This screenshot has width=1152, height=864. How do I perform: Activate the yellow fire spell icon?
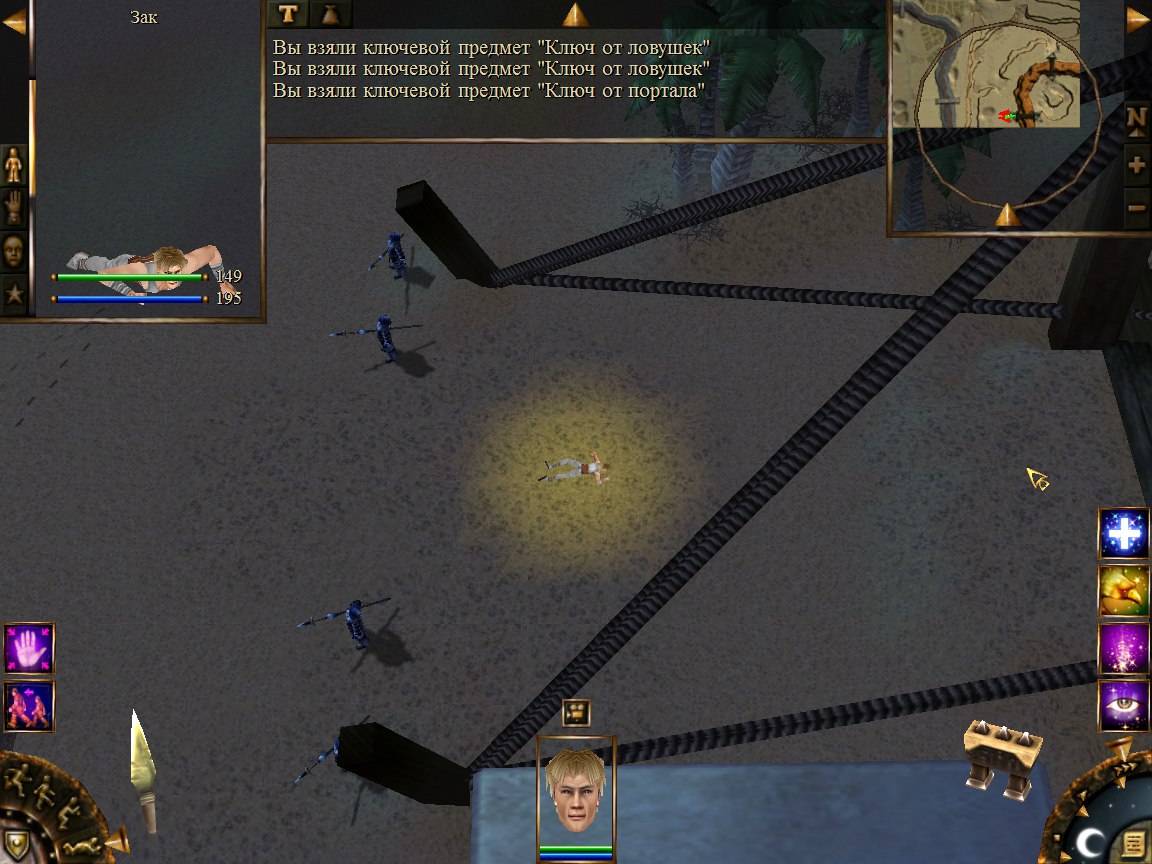[x=1123, y=591]
